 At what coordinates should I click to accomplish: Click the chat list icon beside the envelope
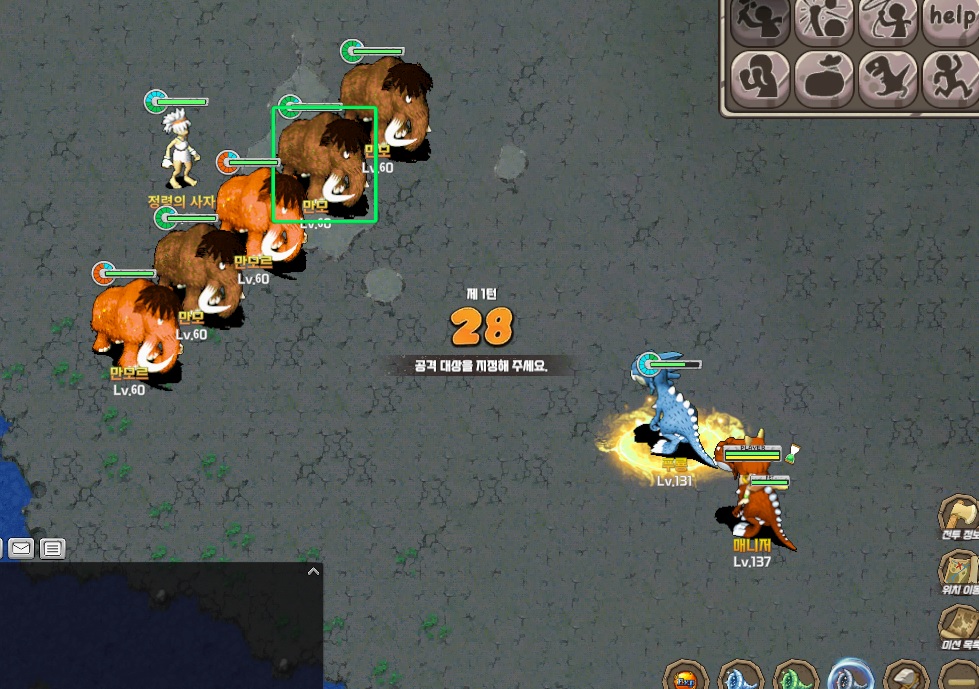point(52,548)
